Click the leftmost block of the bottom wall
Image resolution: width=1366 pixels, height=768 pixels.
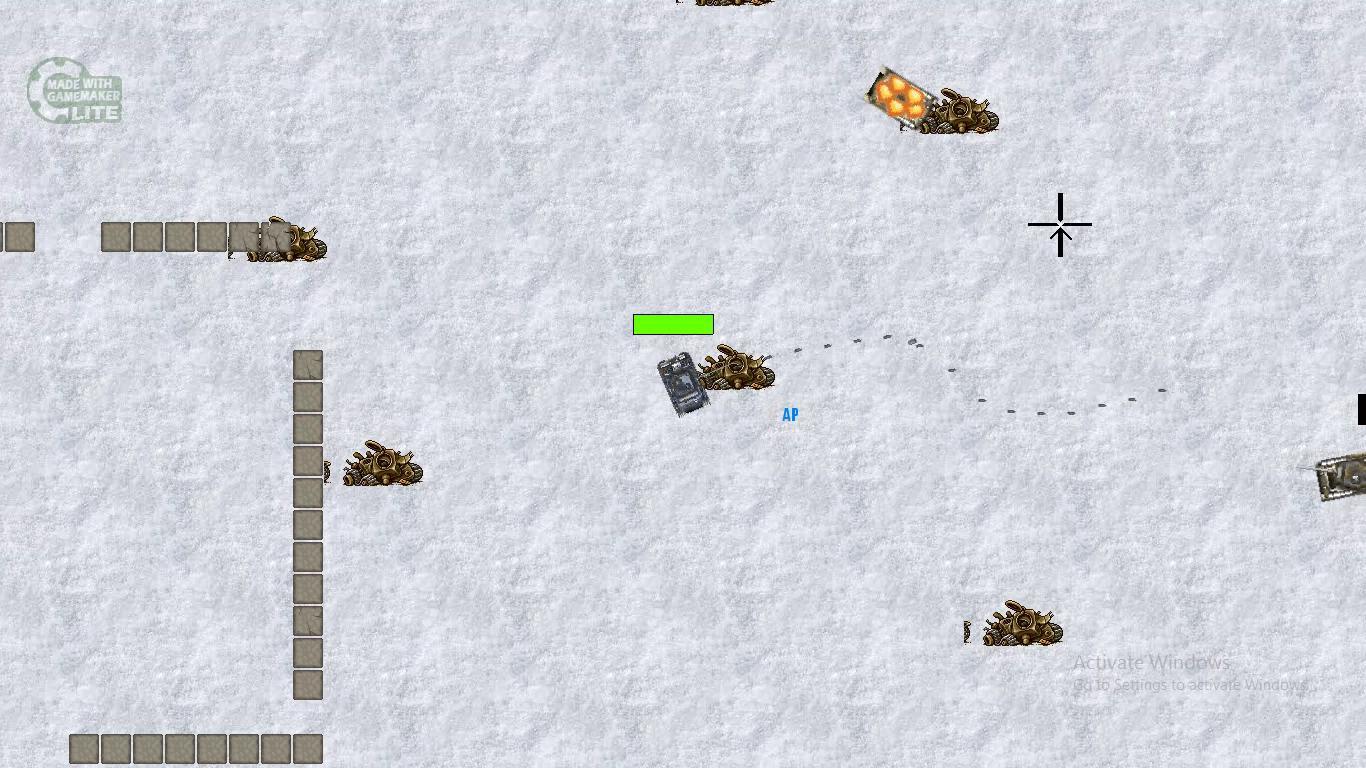click(x=81, y=748)
